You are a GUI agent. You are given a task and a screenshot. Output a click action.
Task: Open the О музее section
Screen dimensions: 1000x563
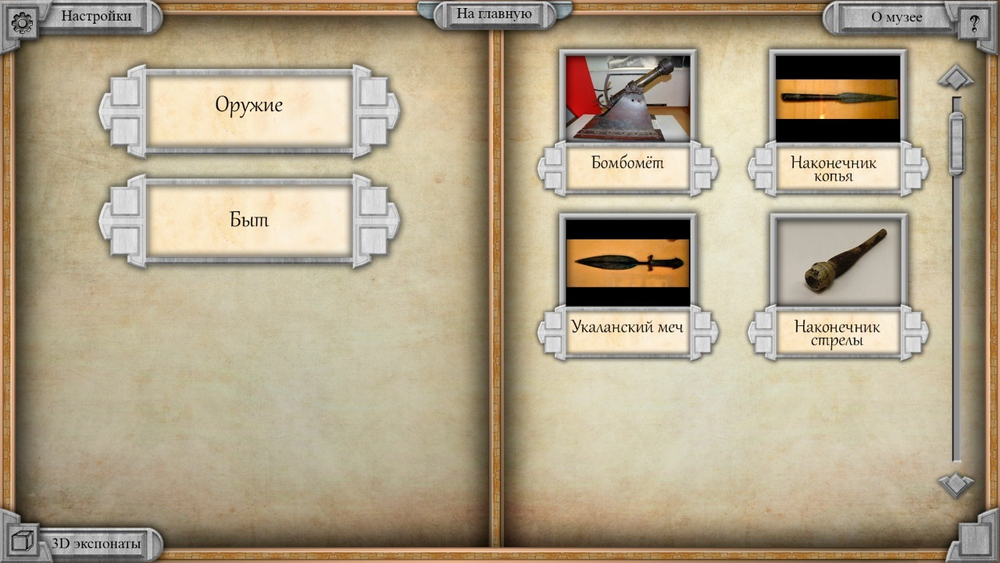click(896, 16)
